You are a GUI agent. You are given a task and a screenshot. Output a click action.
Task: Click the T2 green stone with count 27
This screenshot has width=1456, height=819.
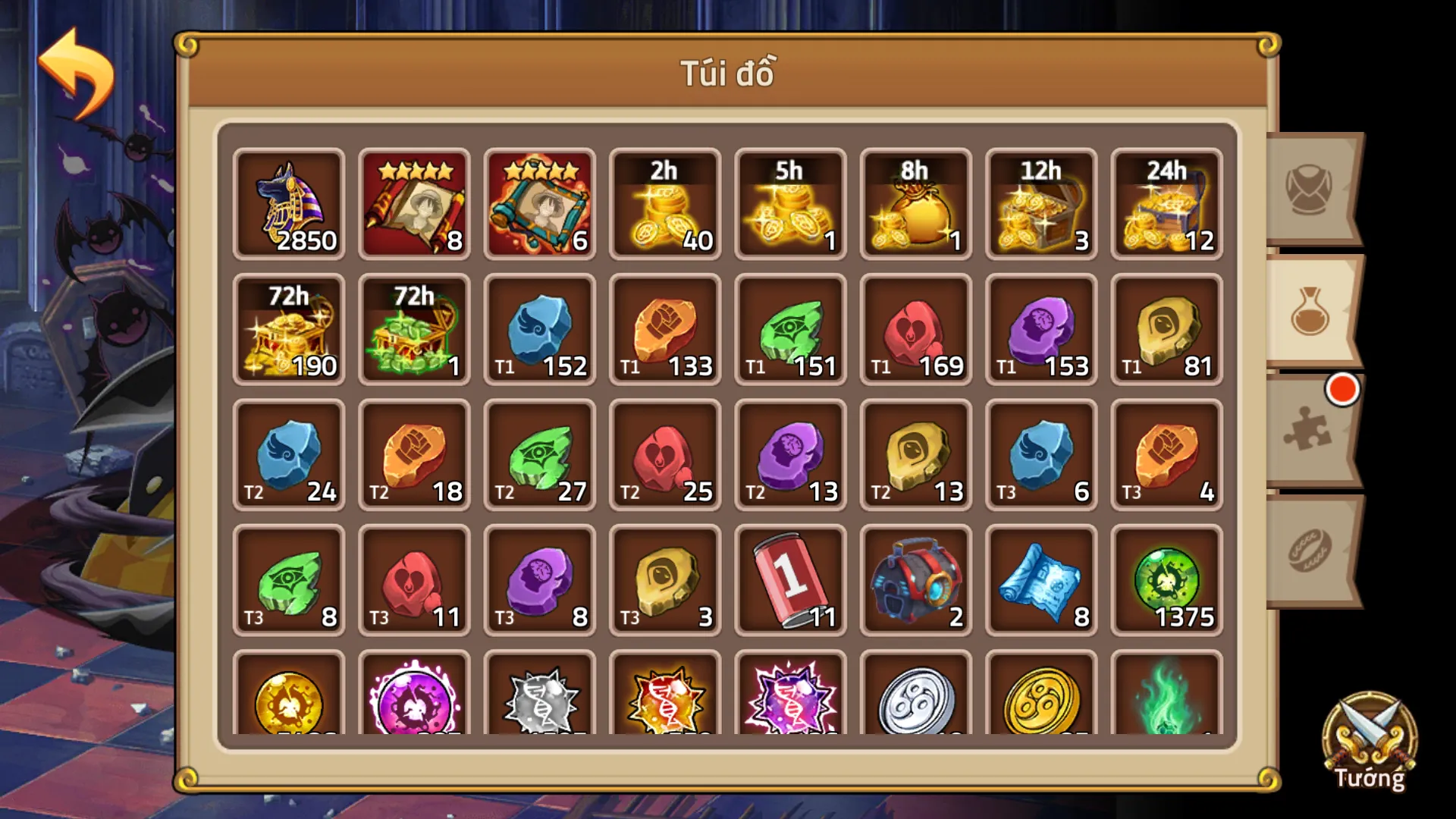point(539,455)
